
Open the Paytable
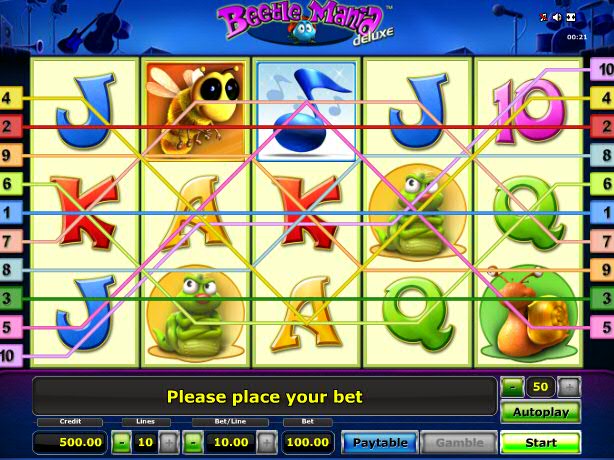(x=380, y=441)
